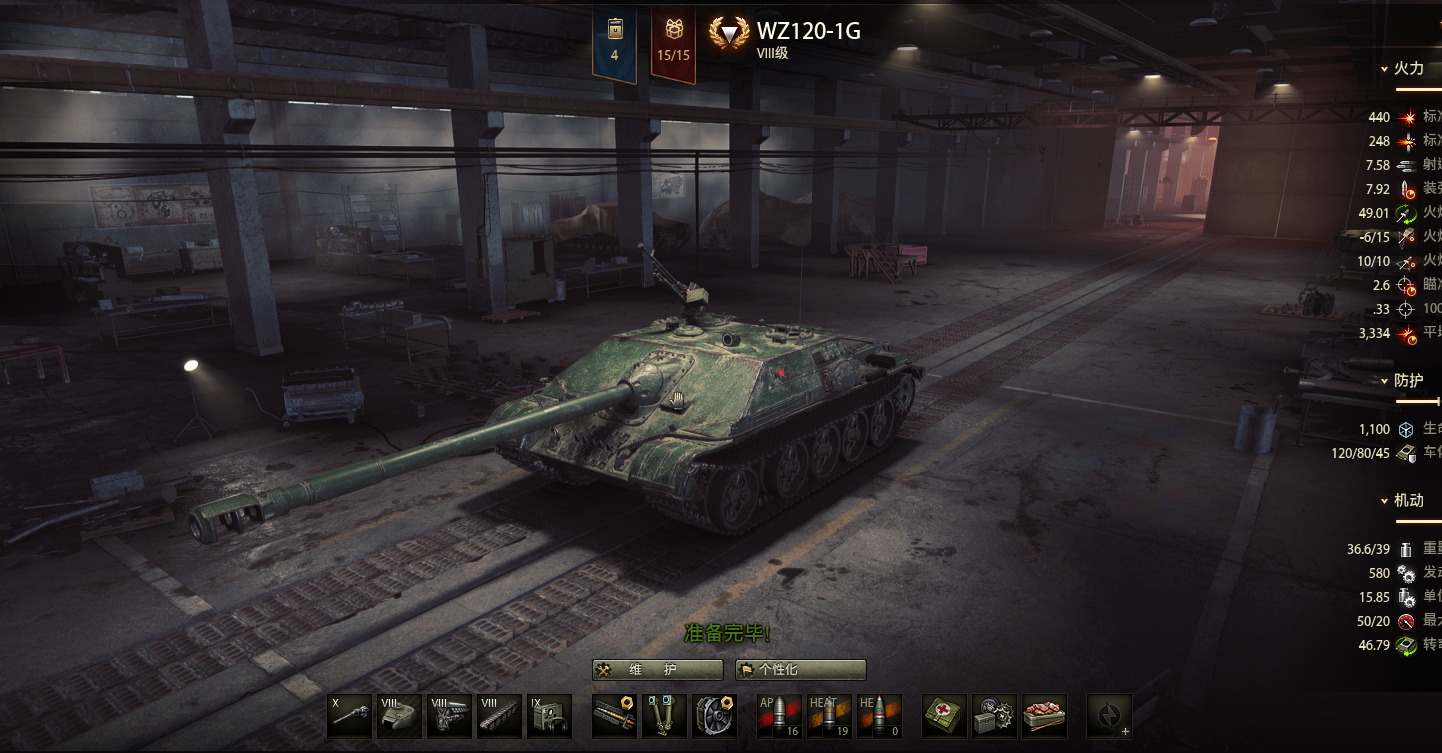Screen dimensions: 1442x753
Task: Choose the food ration consumable slot
Action: click(x=1044, y=716)
